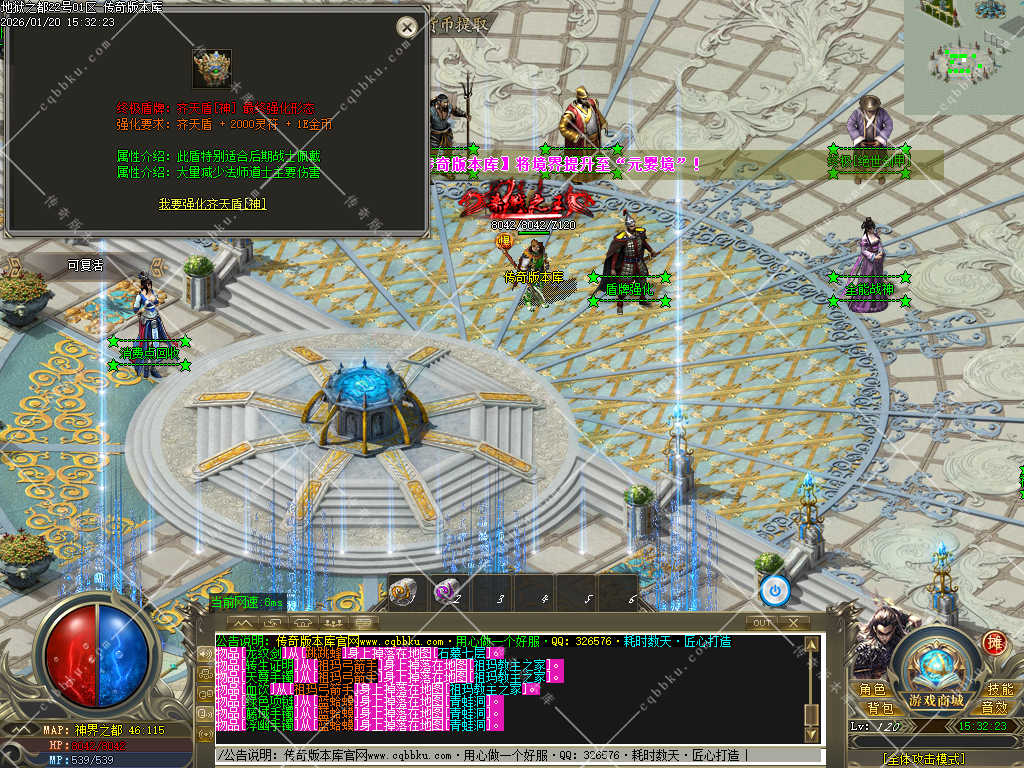Use the purple item in hotbar slot 2
The width and height of the screenshot is (1024, 768).
447,592
